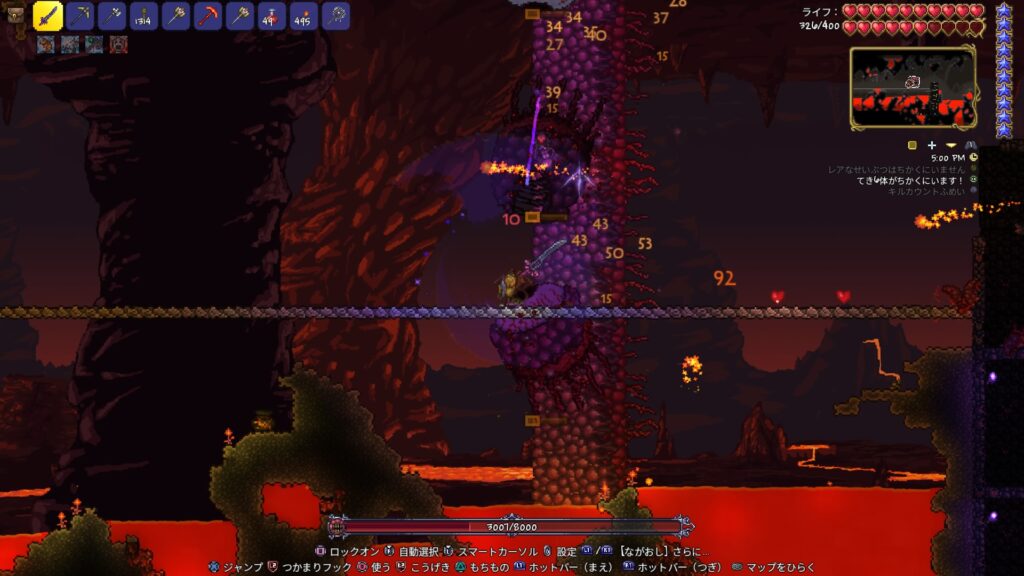Pick the hotbar stack numbered 1314

(x=144, y=15)
